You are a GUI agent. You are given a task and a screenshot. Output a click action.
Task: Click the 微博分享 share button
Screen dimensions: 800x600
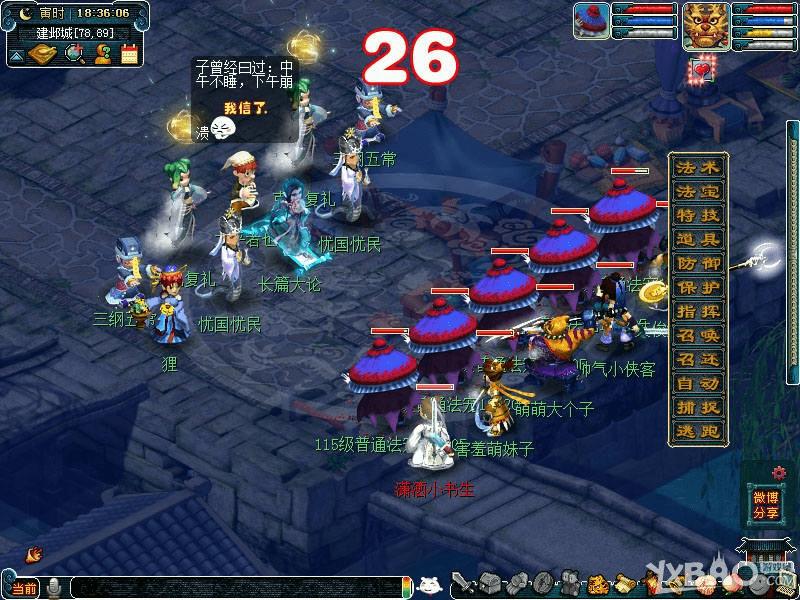tap(766, 505)
